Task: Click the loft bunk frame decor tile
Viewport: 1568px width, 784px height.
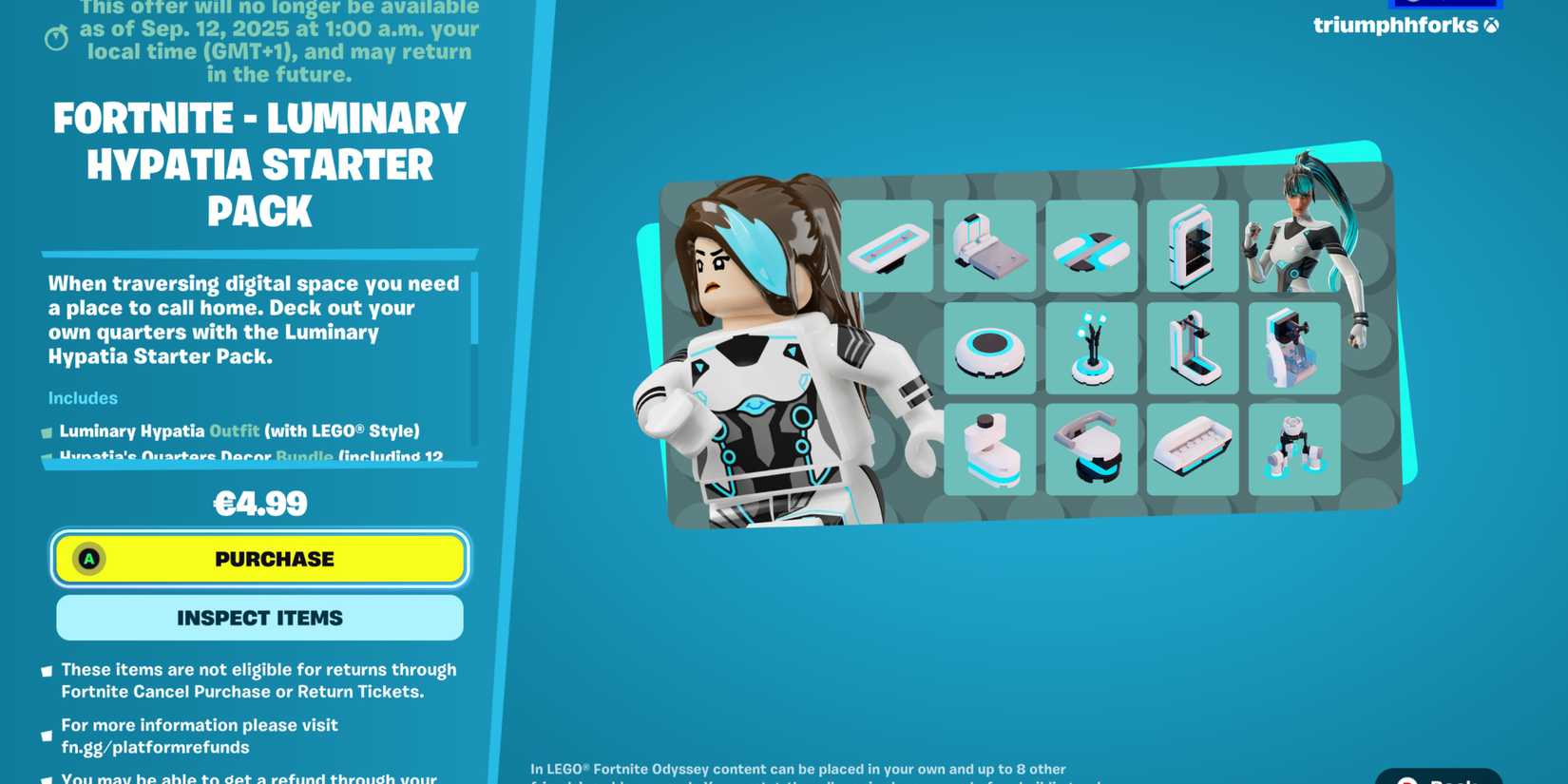Action: tap(1193, 349)
